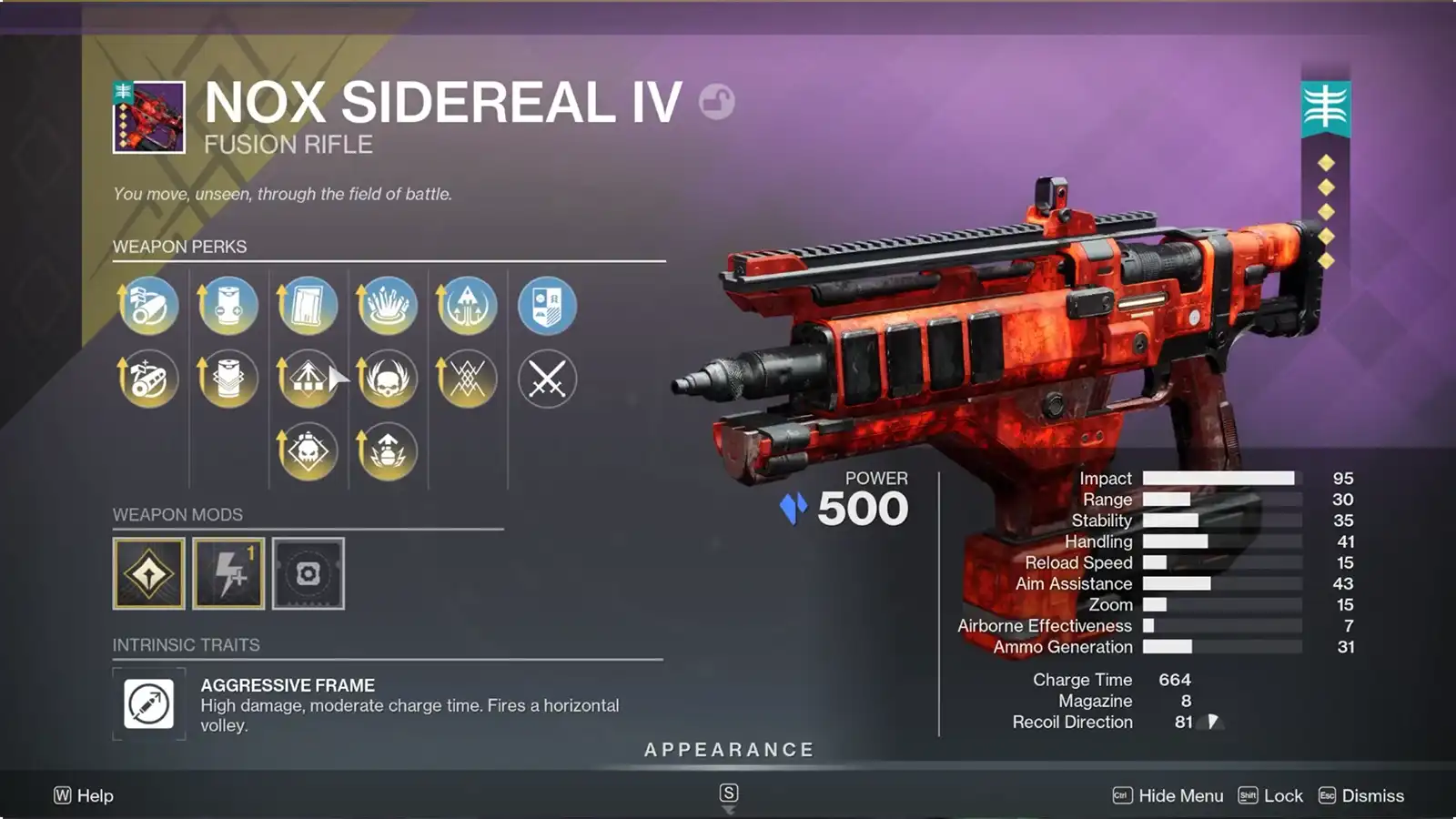The image size is (1456, 819).
Task: Open the unlock padlock beside the weapon name
Action: [x=713, y=104]
